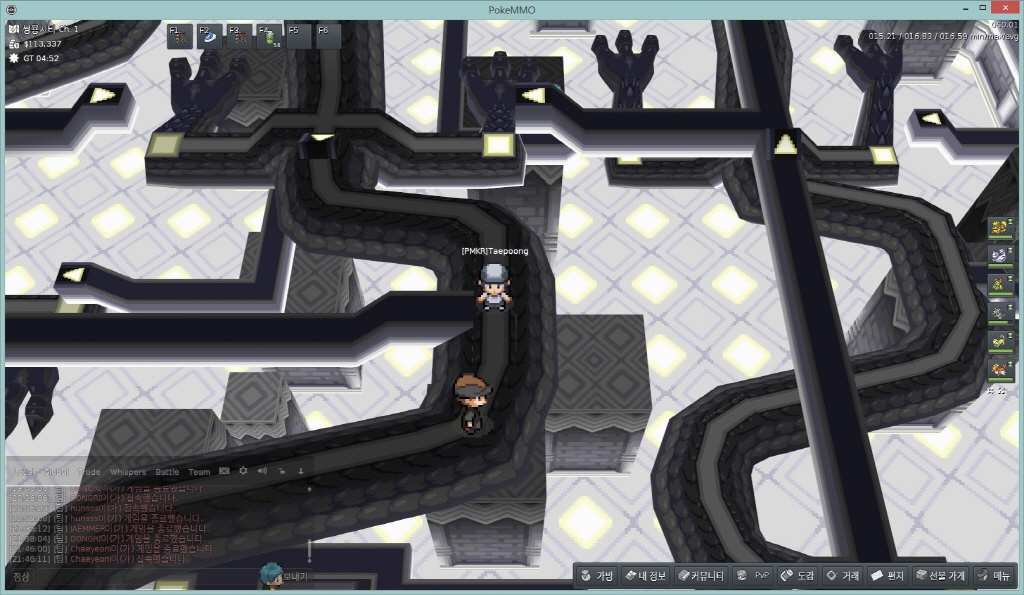Screen dimensions: 1024x595
Task: Click the 보내기 send chat button
Action: [x=297, y=577]
